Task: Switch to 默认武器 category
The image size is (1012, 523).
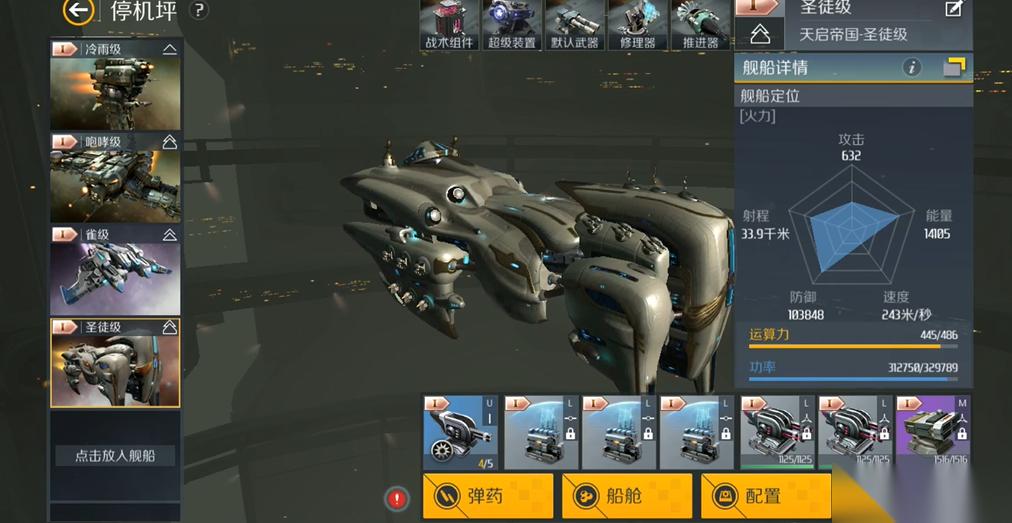Action: 575,26
